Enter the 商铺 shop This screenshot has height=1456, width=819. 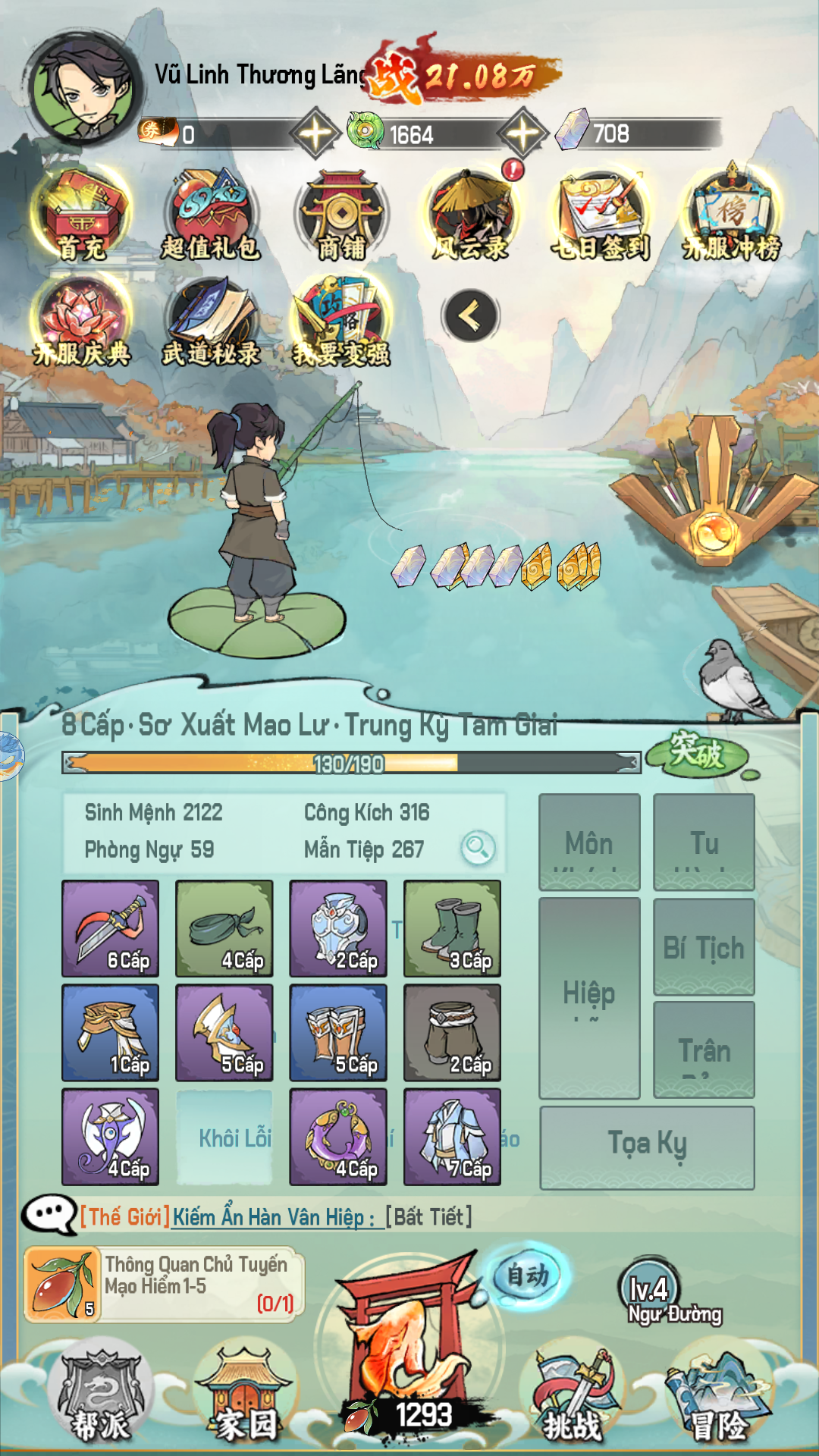341,215
